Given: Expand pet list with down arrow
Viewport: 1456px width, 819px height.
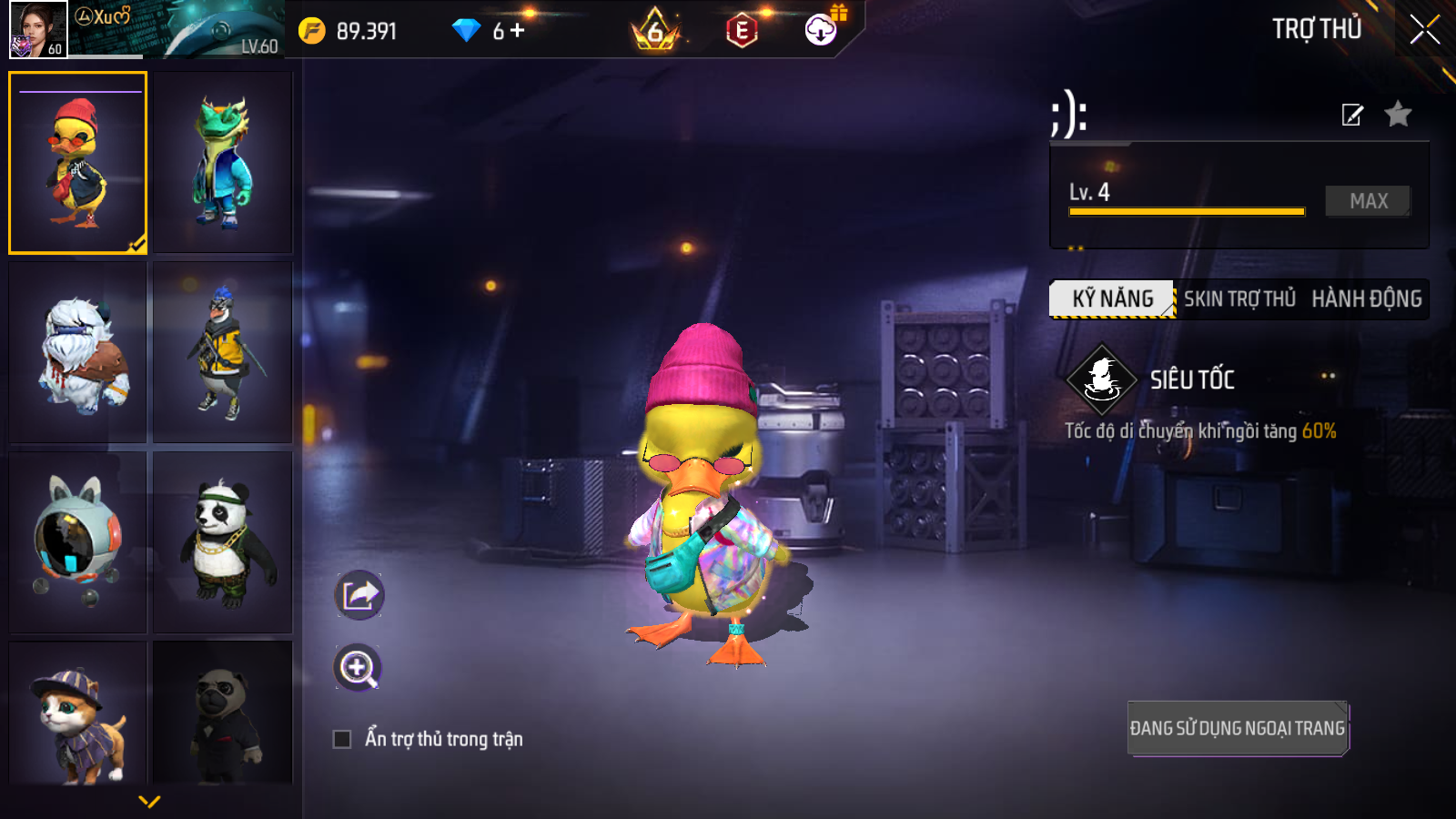Looking at the screenshot, I should [149, 802].
